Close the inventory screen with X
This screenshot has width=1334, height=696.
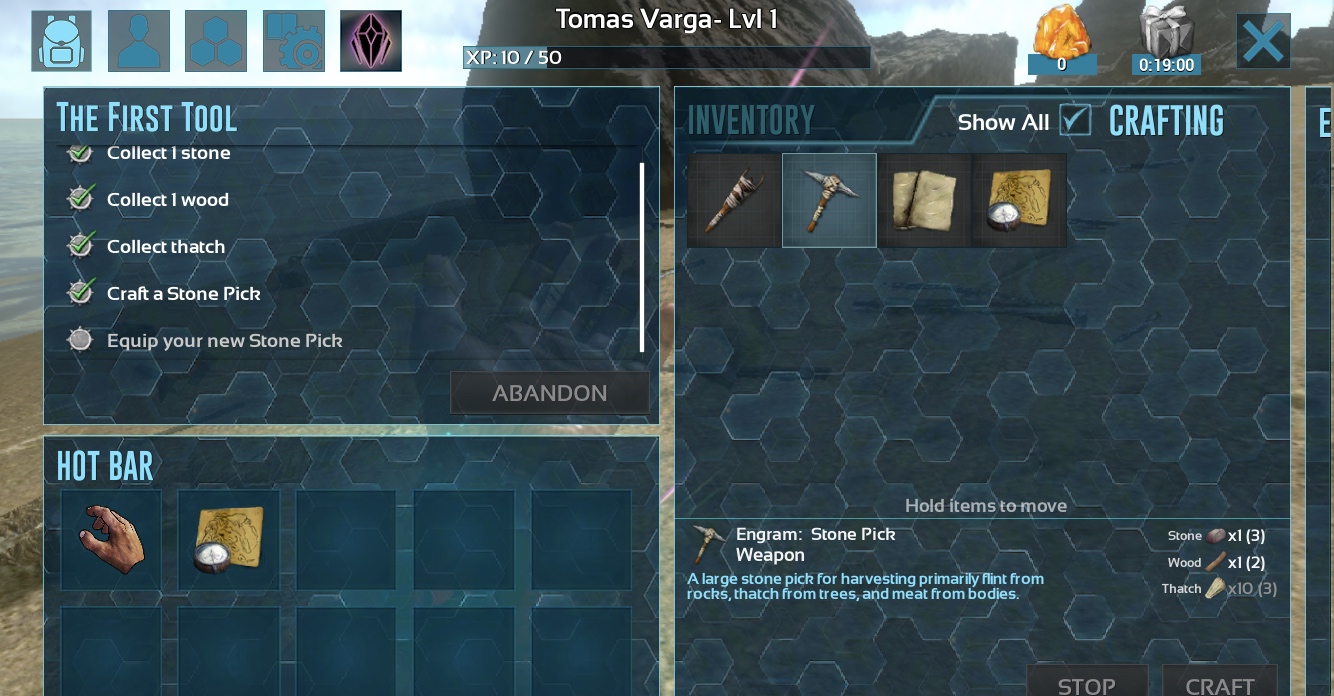coord(1263,42)
